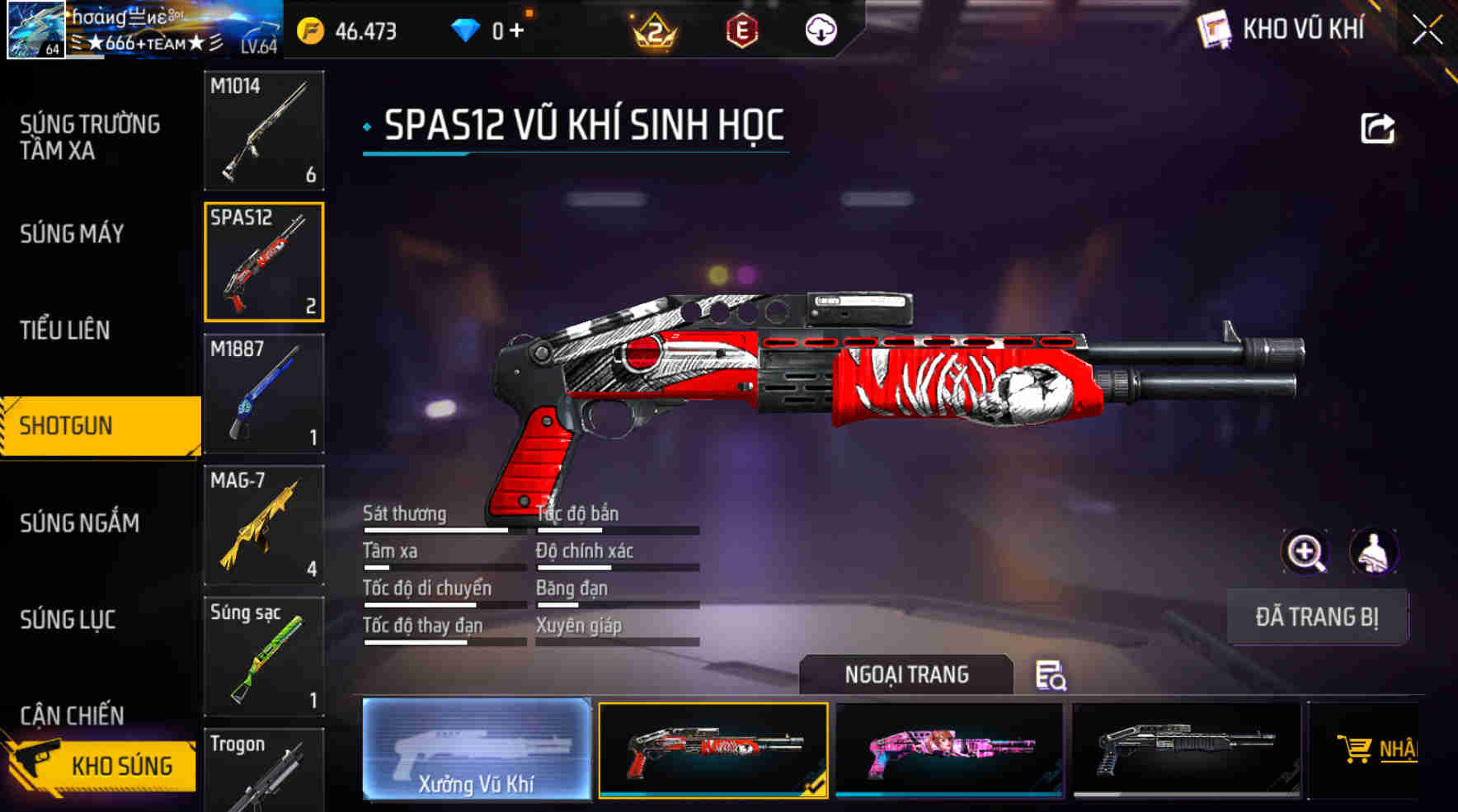Viewport: 1458px width, 812px height.
Task: Switch to the NGOẠI TRANG tab
Action: click(905, 674)
